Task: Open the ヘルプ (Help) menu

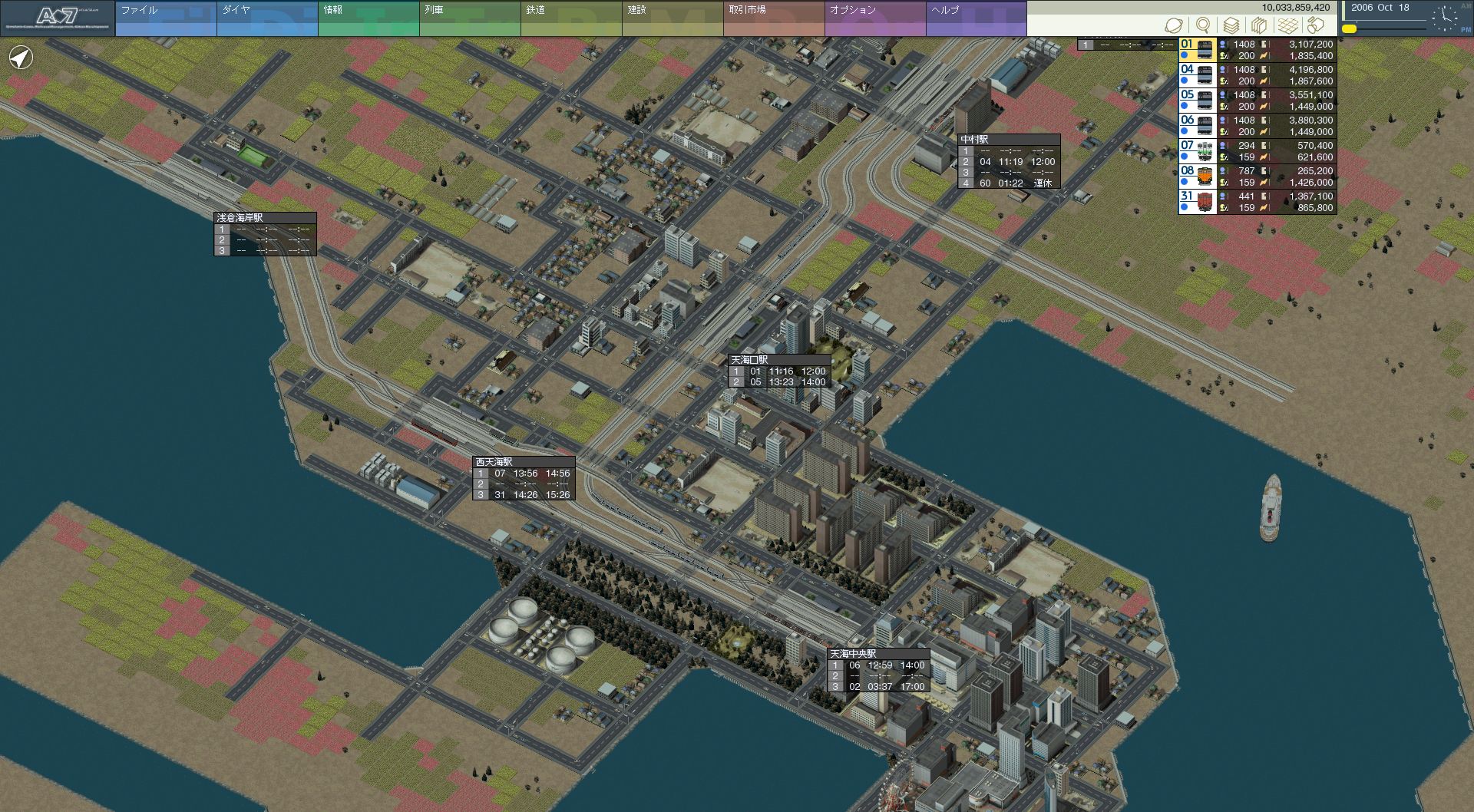Action: [976, 18]
